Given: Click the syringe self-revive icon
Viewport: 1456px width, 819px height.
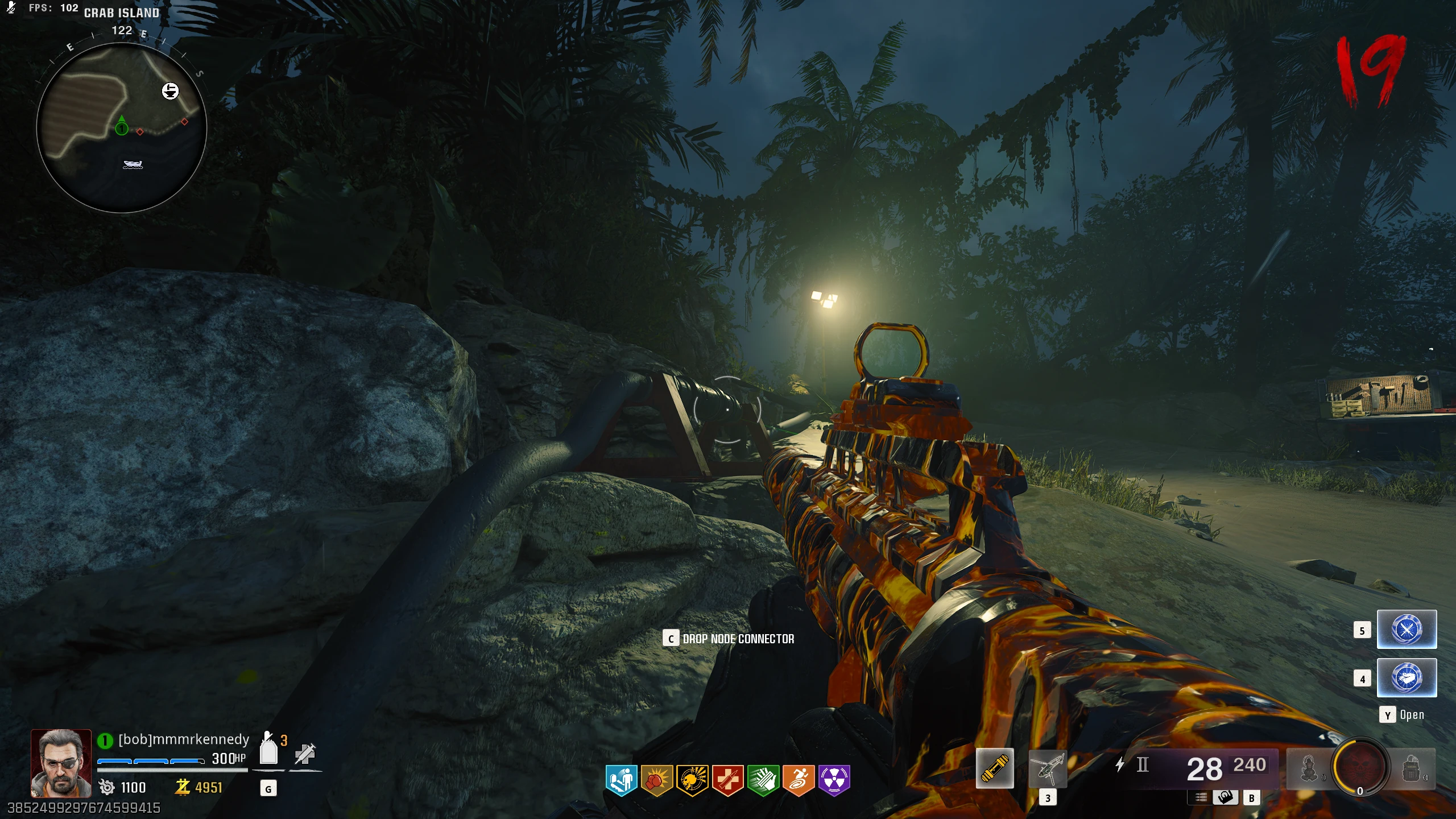Looking at the screenshot, I should pos(305,753).
